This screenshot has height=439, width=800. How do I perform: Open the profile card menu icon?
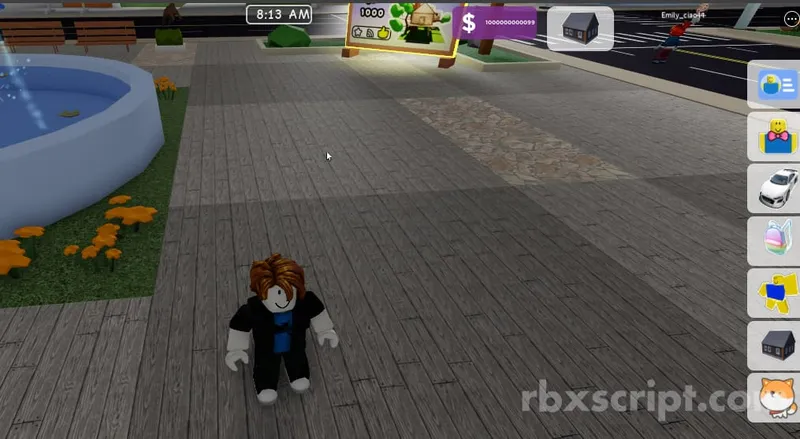(x=776, y=84)
